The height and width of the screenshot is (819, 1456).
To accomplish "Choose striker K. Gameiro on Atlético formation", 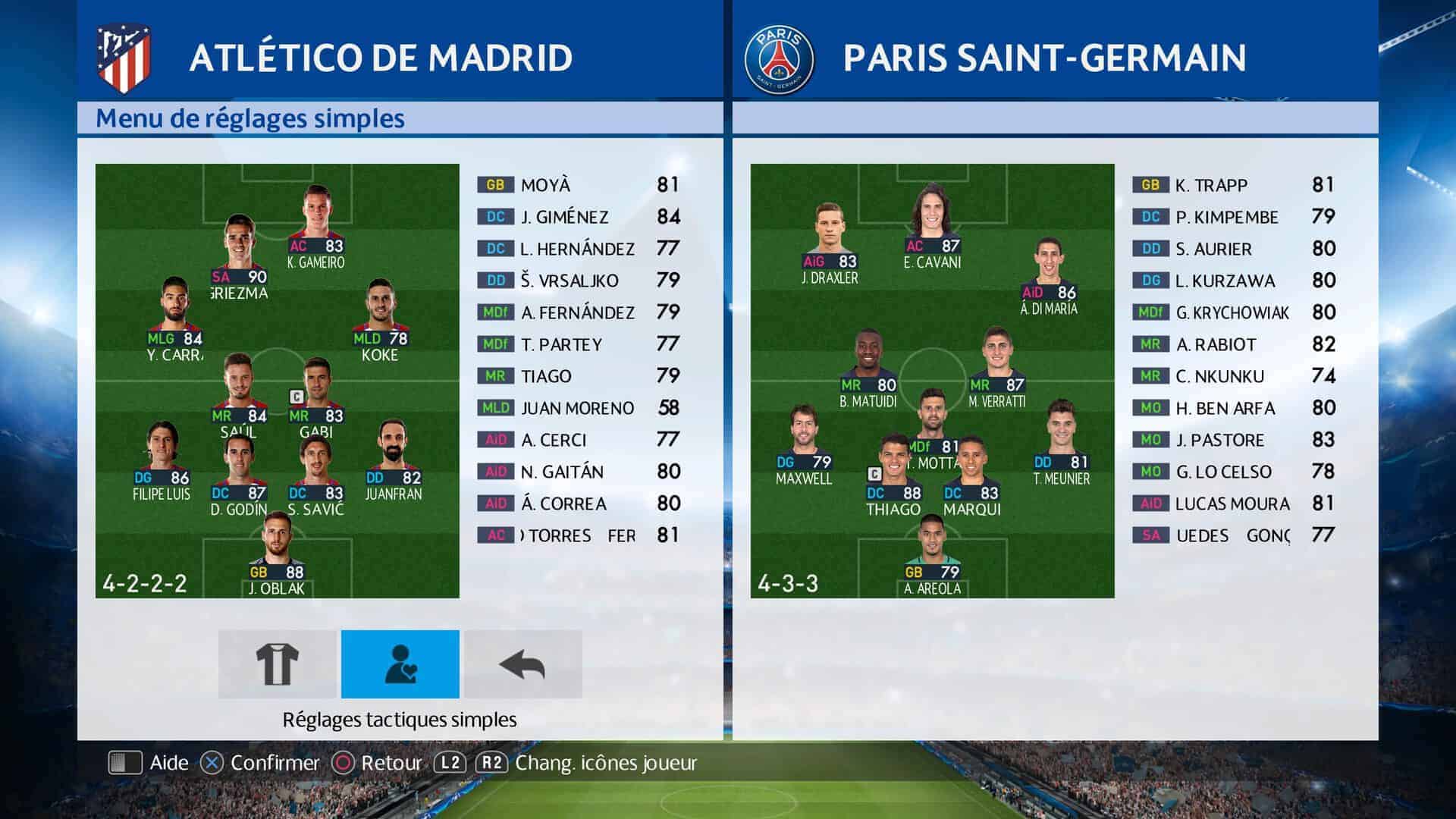I will pos(315,220).
